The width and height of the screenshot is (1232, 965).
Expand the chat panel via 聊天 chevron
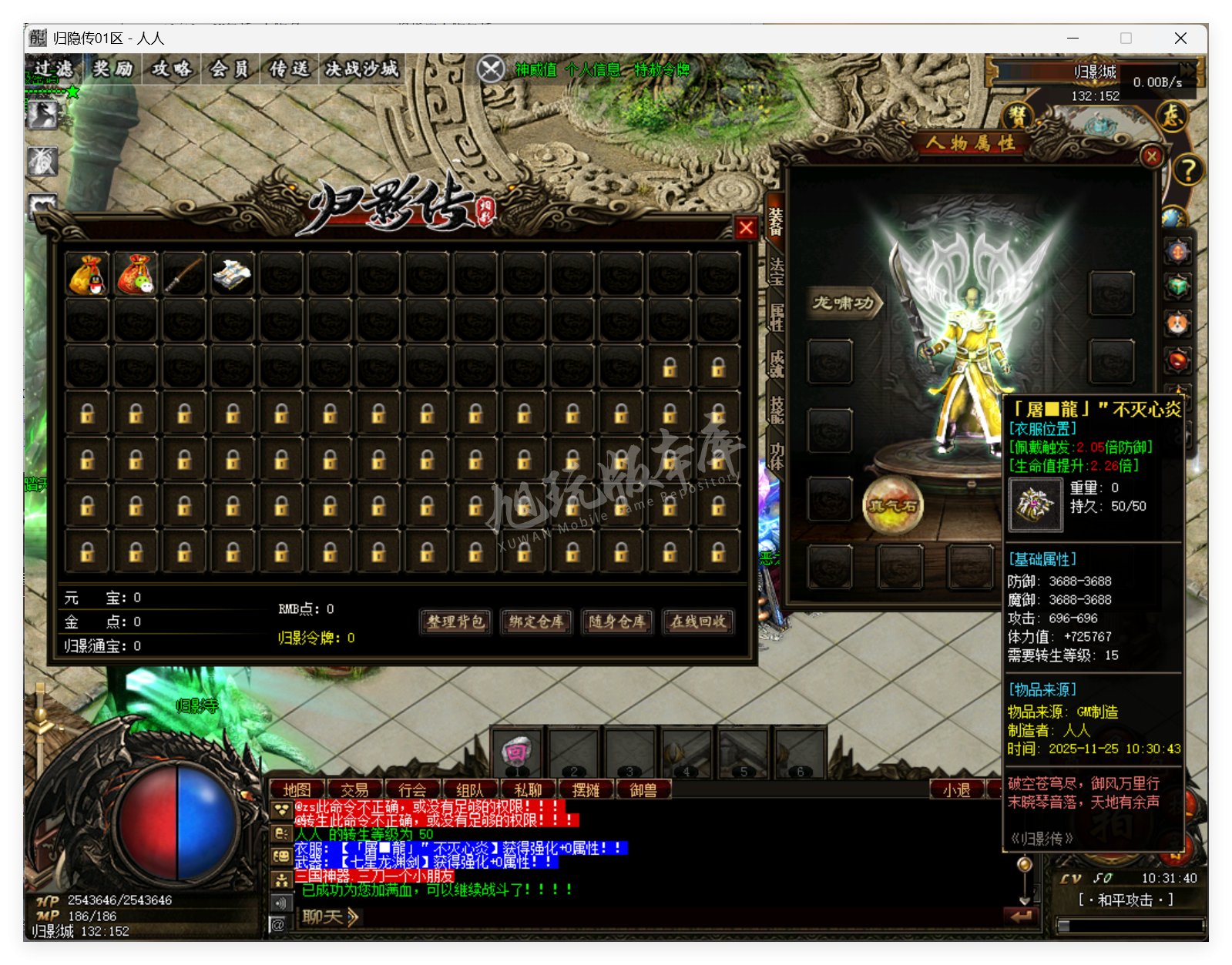[351, 917]
